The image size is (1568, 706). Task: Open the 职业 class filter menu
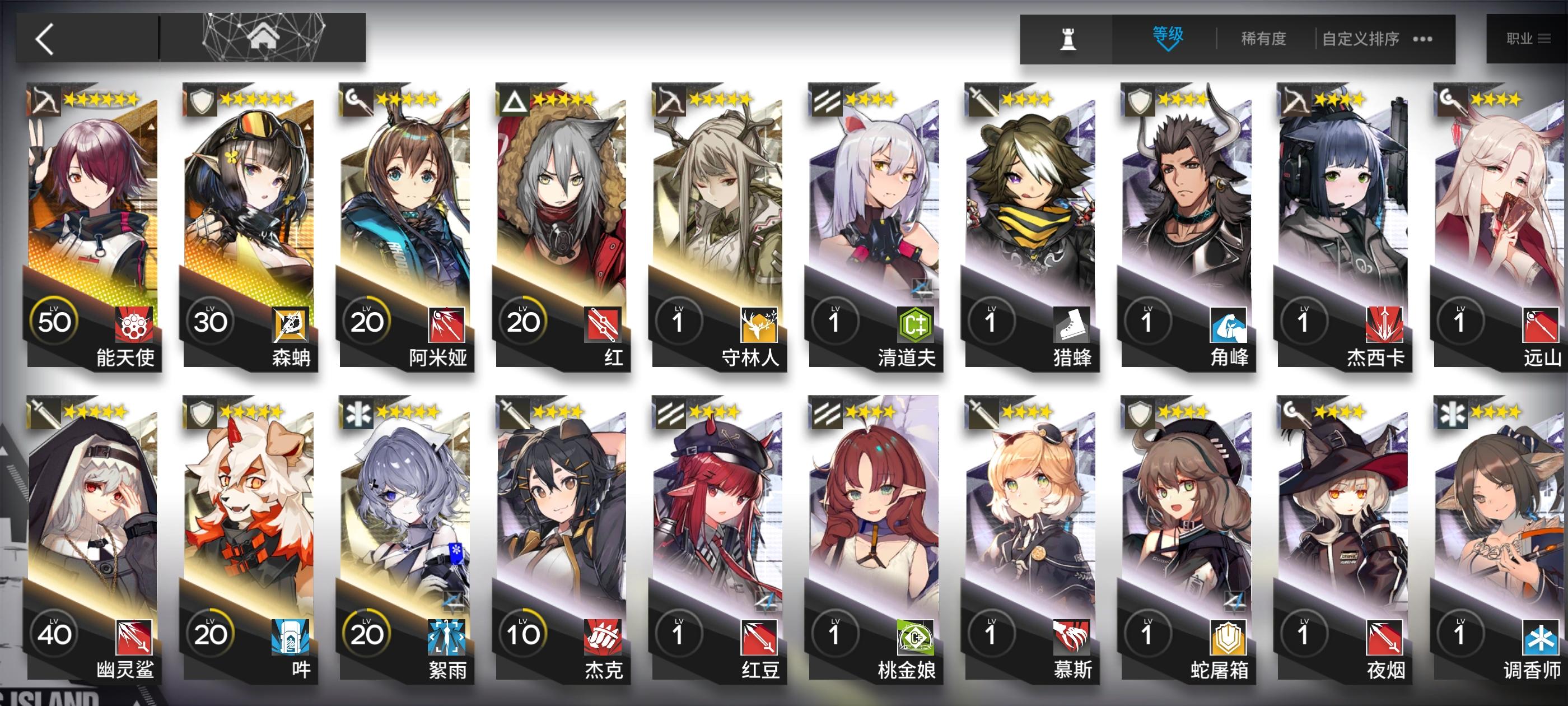pos(1520,38)
